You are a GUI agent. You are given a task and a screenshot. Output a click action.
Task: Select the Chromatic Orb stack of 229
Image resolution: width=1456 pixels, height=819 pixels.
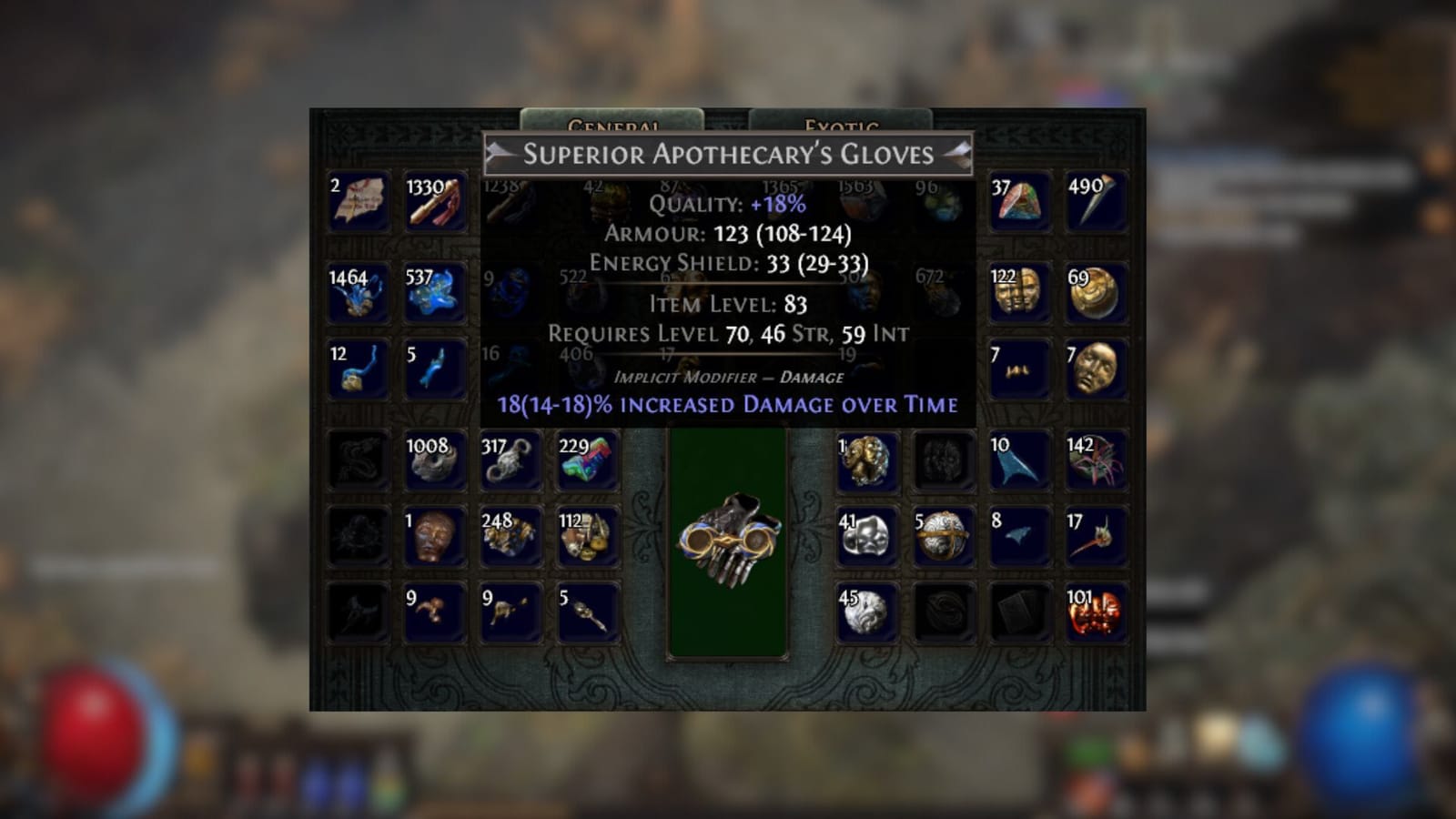[589, 460]
